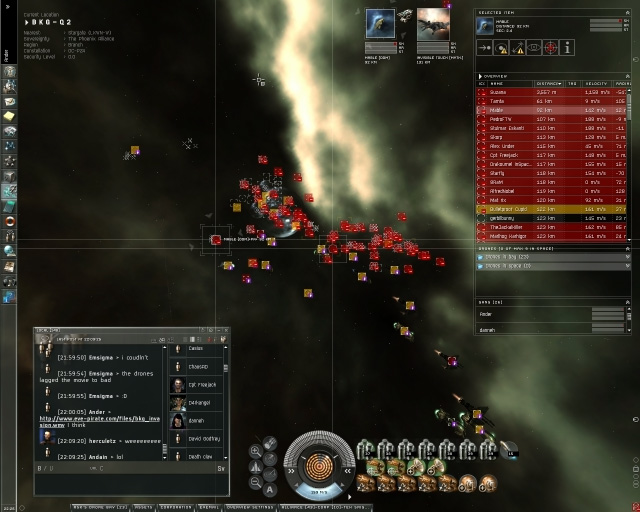Sort the overview by the Velocity column
This screenshot has height=512, width=640.
(595, 84)
